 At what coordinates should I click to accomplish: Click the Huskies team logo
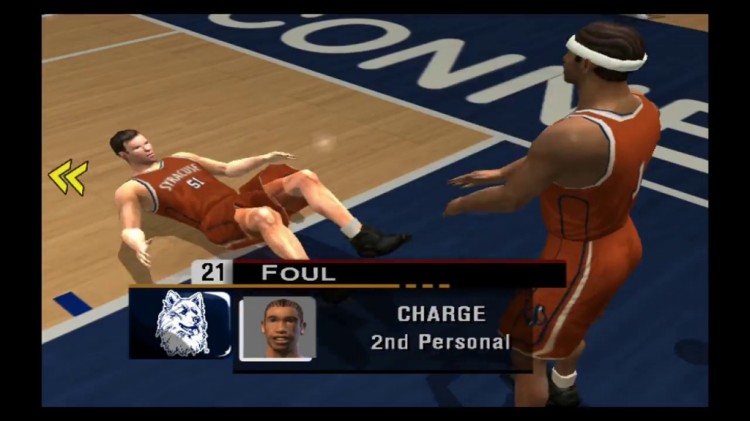coord(183,323)
